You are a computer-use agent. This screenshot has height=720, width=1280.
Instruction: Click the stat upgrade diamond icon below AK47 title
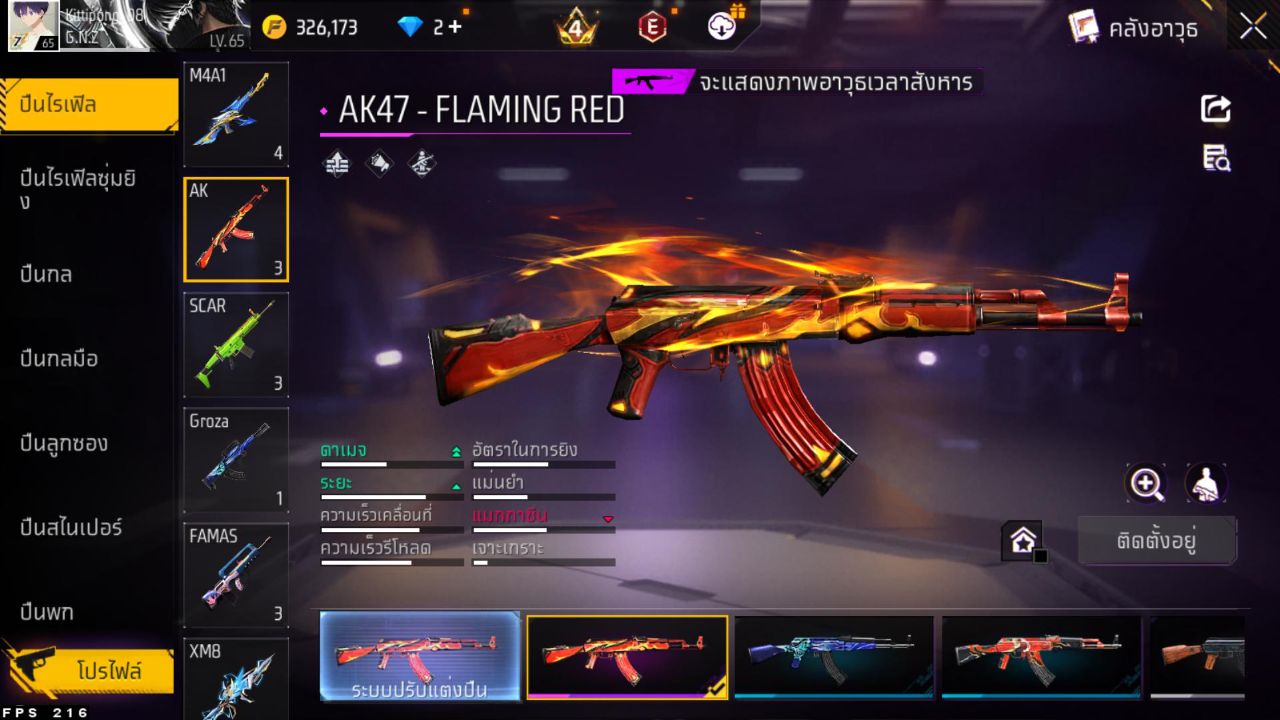[336, 164]
